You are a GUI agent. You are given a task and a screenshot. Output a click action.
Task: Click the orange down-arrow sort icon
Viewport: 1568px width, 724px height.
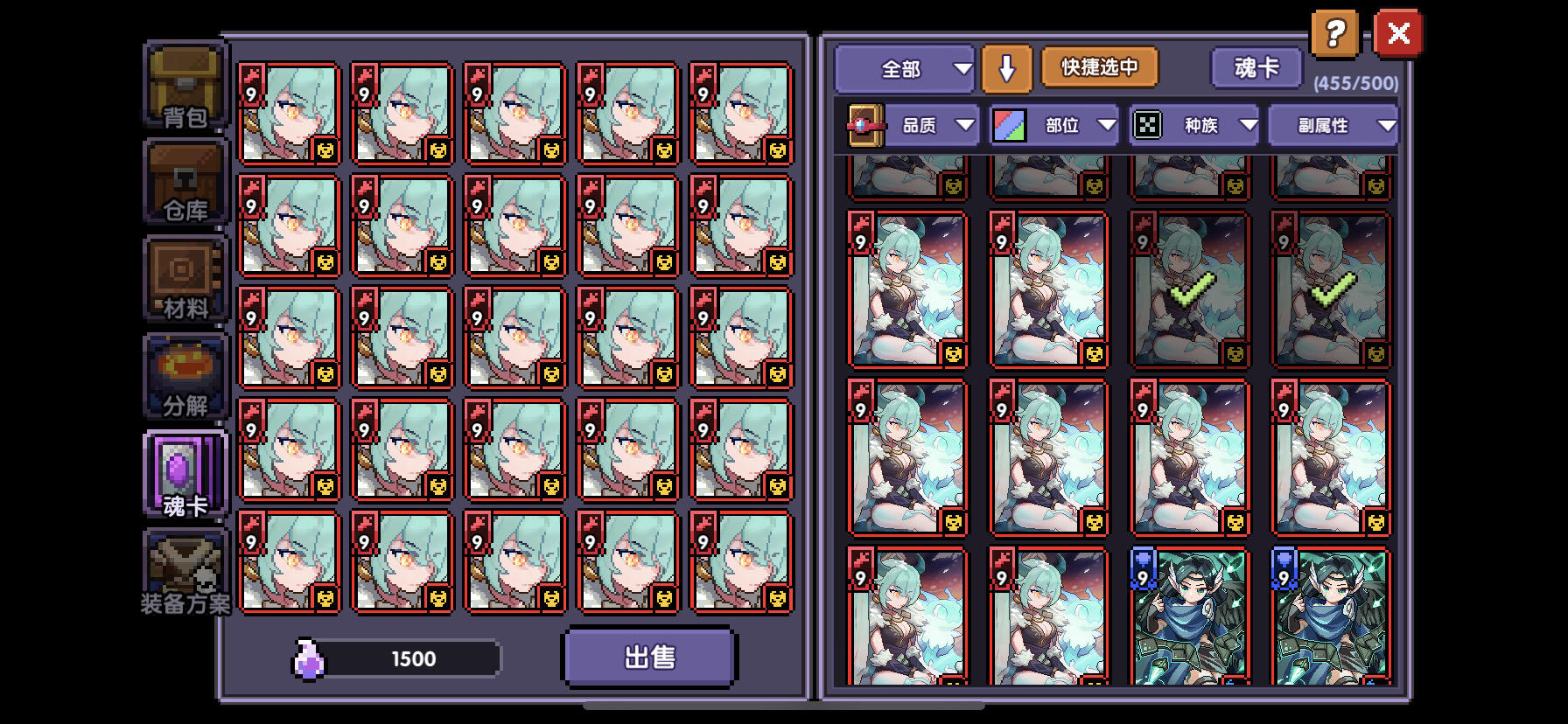[x=1006, y=67]
